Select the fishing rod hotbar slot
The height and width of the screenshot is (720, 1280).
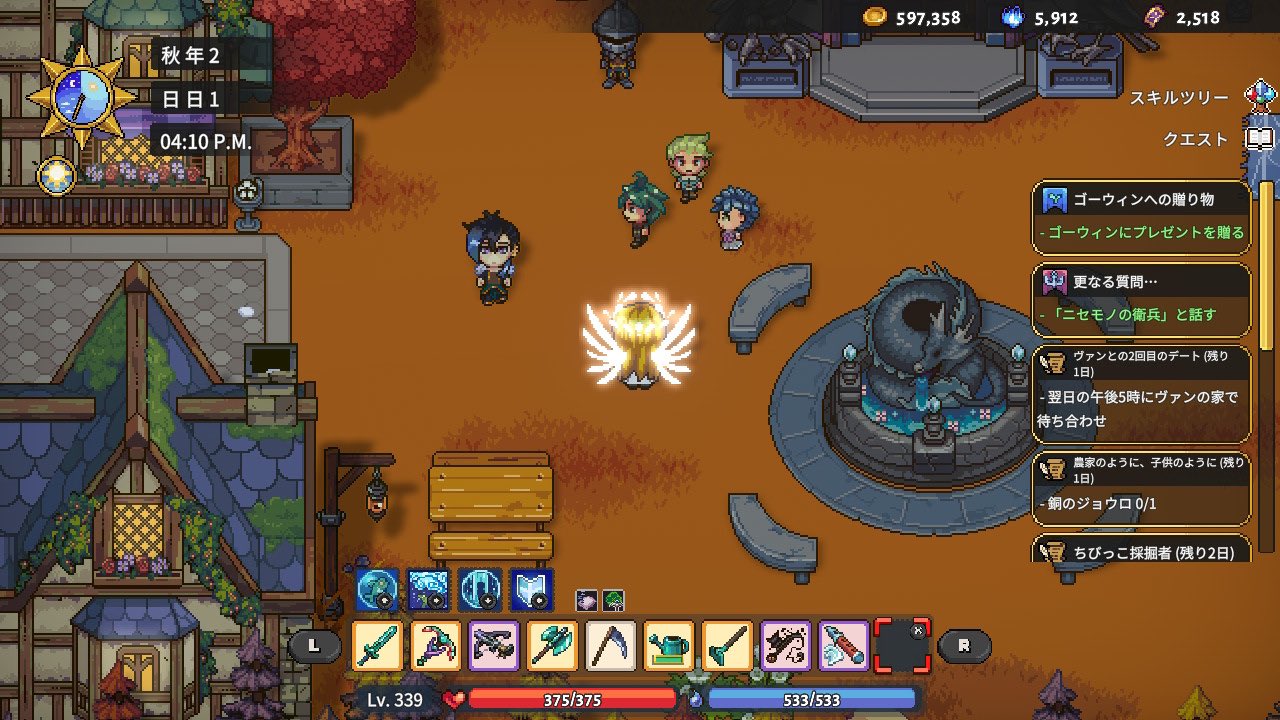tap(785, 645)
